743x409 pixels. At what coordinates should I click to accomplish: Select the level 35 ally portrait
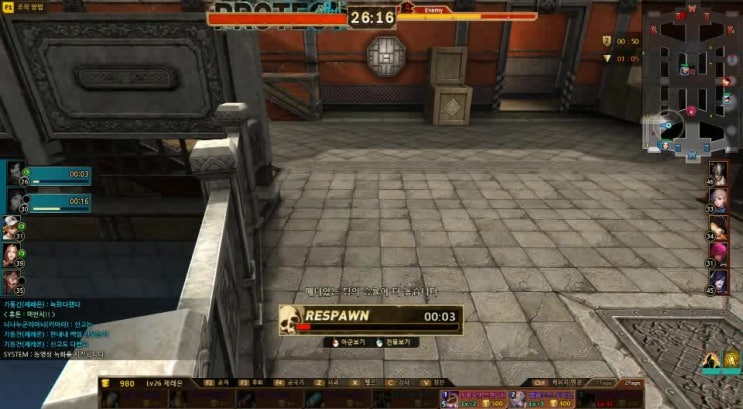(x=11, y=281)
